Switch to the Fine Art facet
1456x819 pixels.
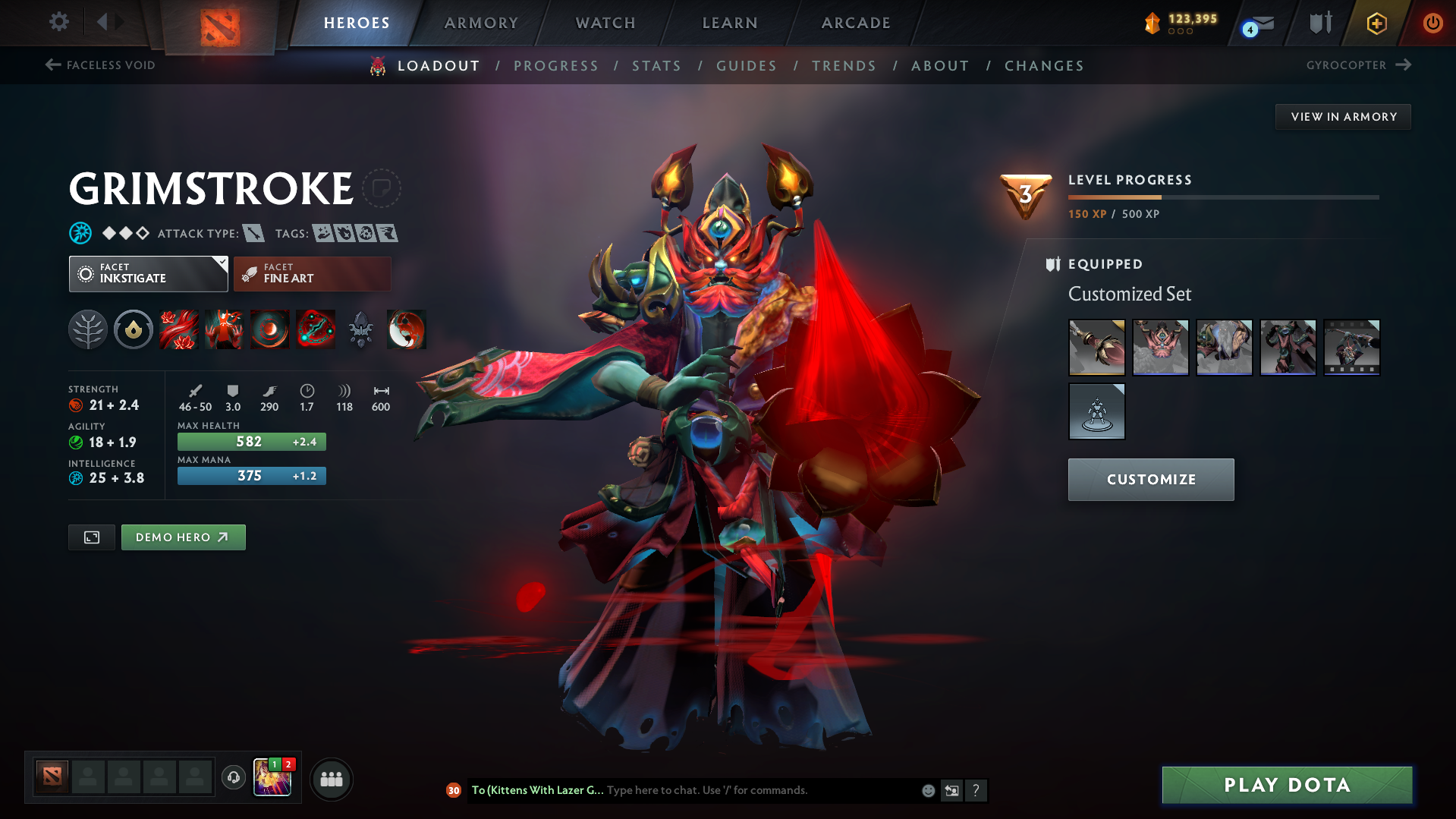(x=311, y=273)
